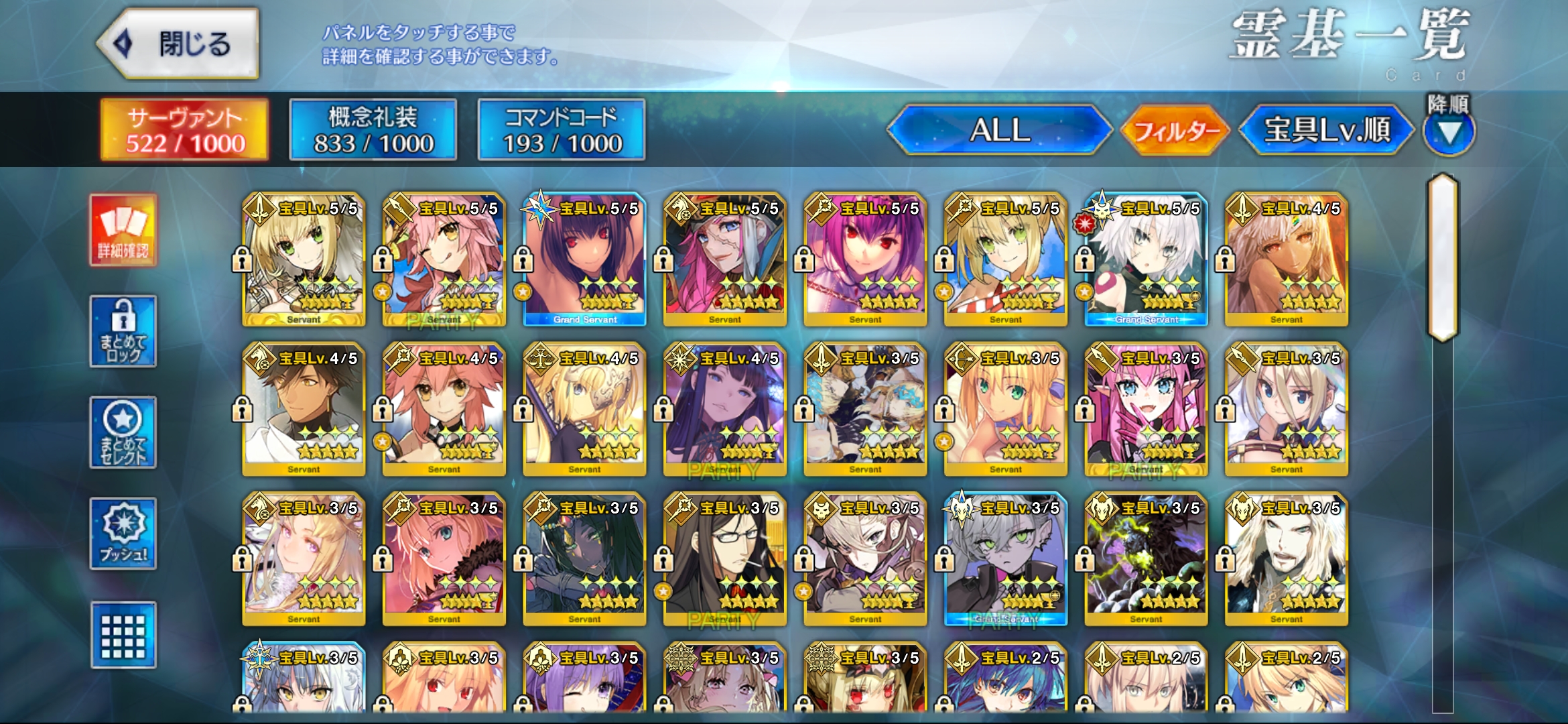Open the プッシュ! button
This screenshot has width=1568, height=724.
click(123, 534)
